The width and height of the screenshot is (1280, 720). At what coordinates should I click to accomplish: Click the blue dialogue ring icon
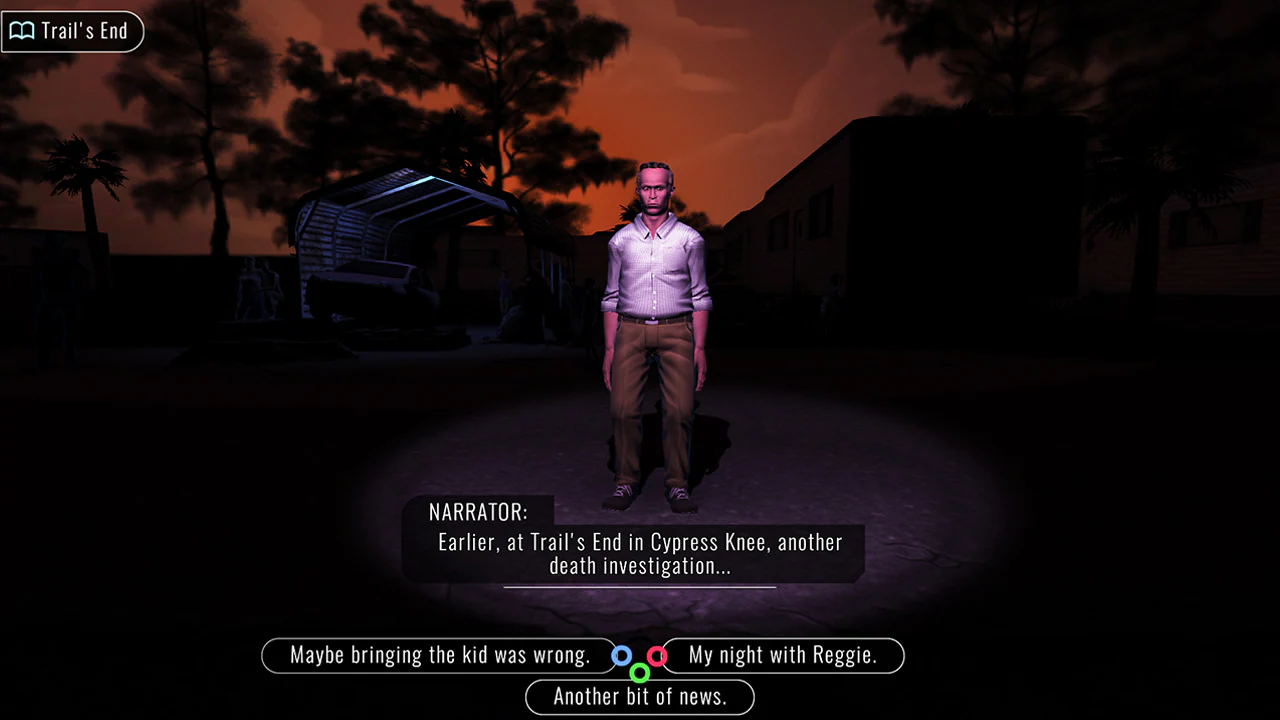(x=622, y=656)
